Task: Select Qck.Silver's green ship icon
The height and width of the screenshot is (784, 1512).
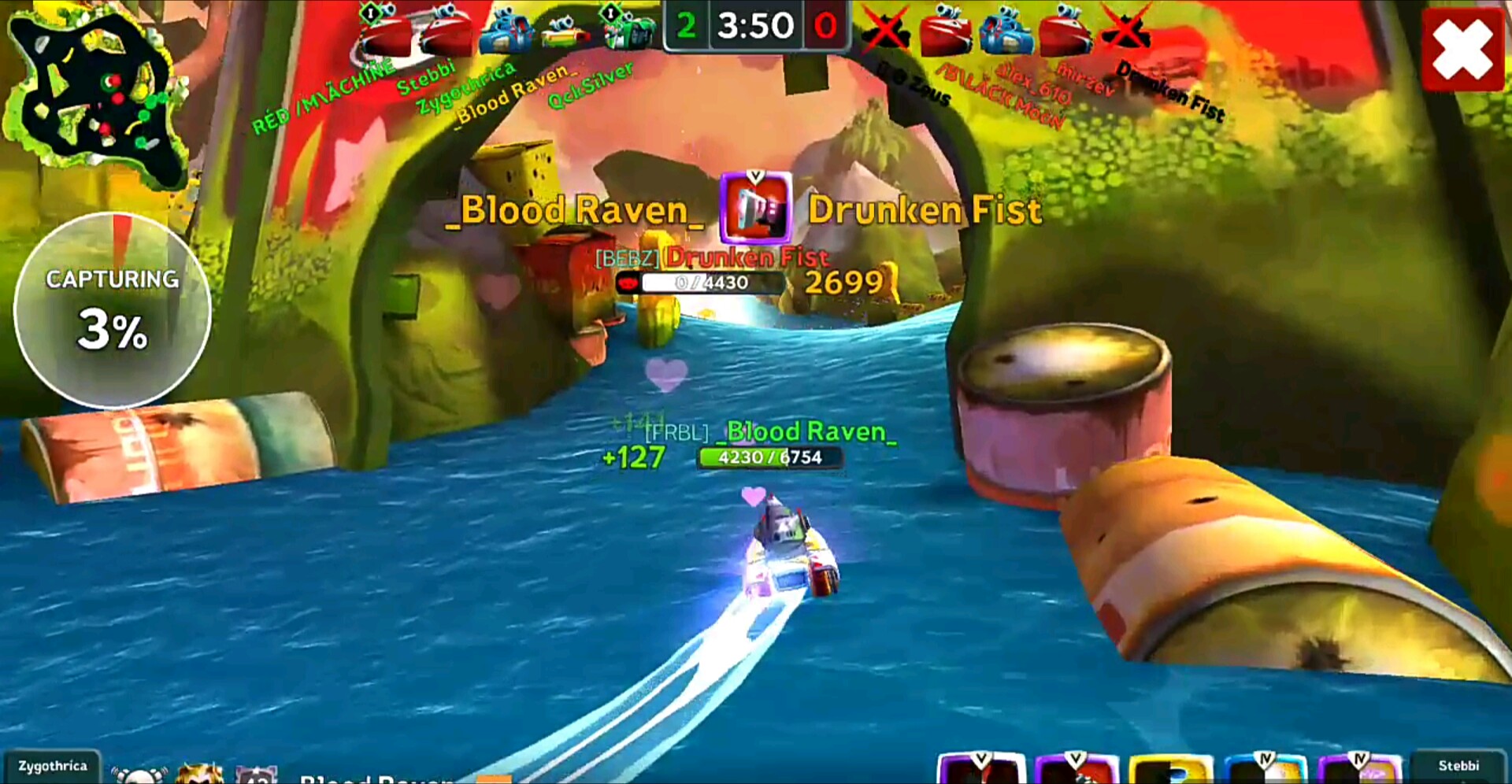Action: (x=628, y=31)
